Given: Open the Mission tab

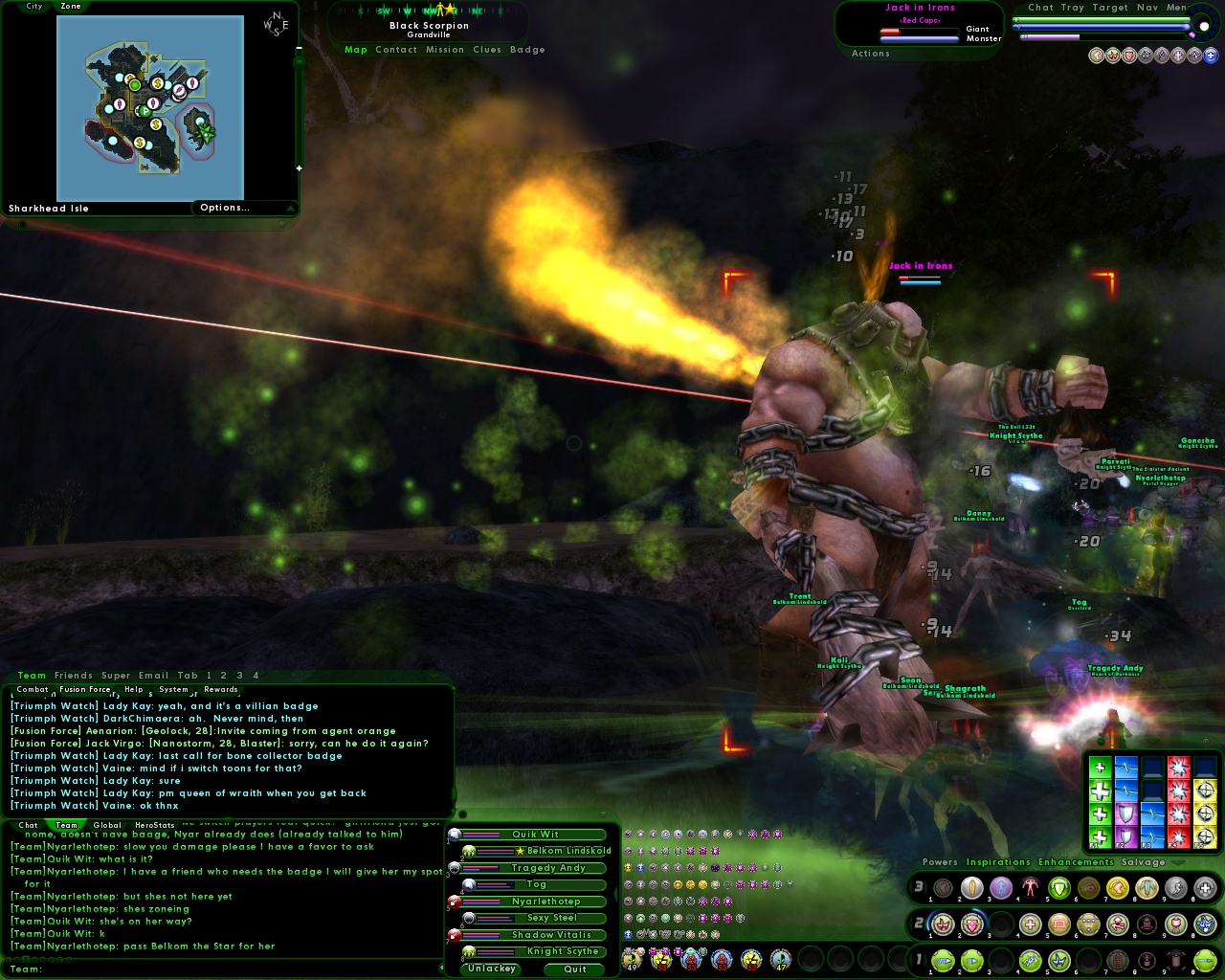Looking at the screenshot, I should [445, 50].
